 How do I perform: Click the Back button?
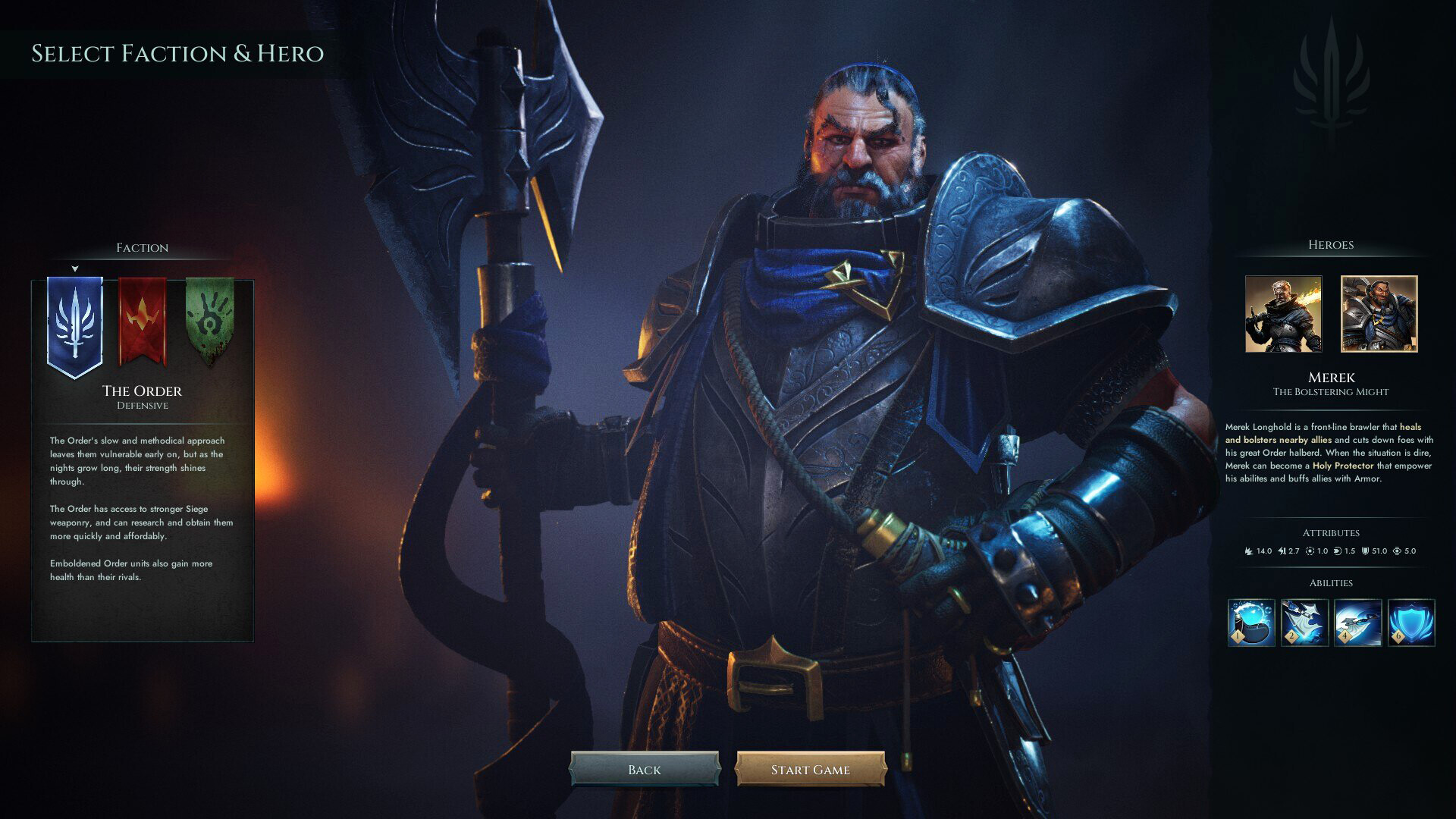pos(646,769)
